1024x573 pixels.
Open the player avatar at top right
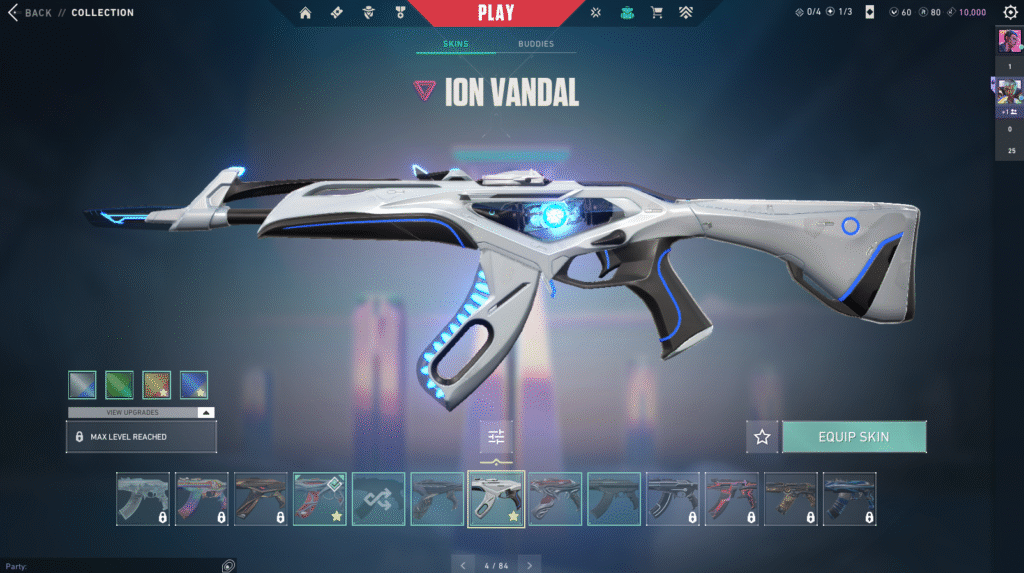click(1008, 42)
